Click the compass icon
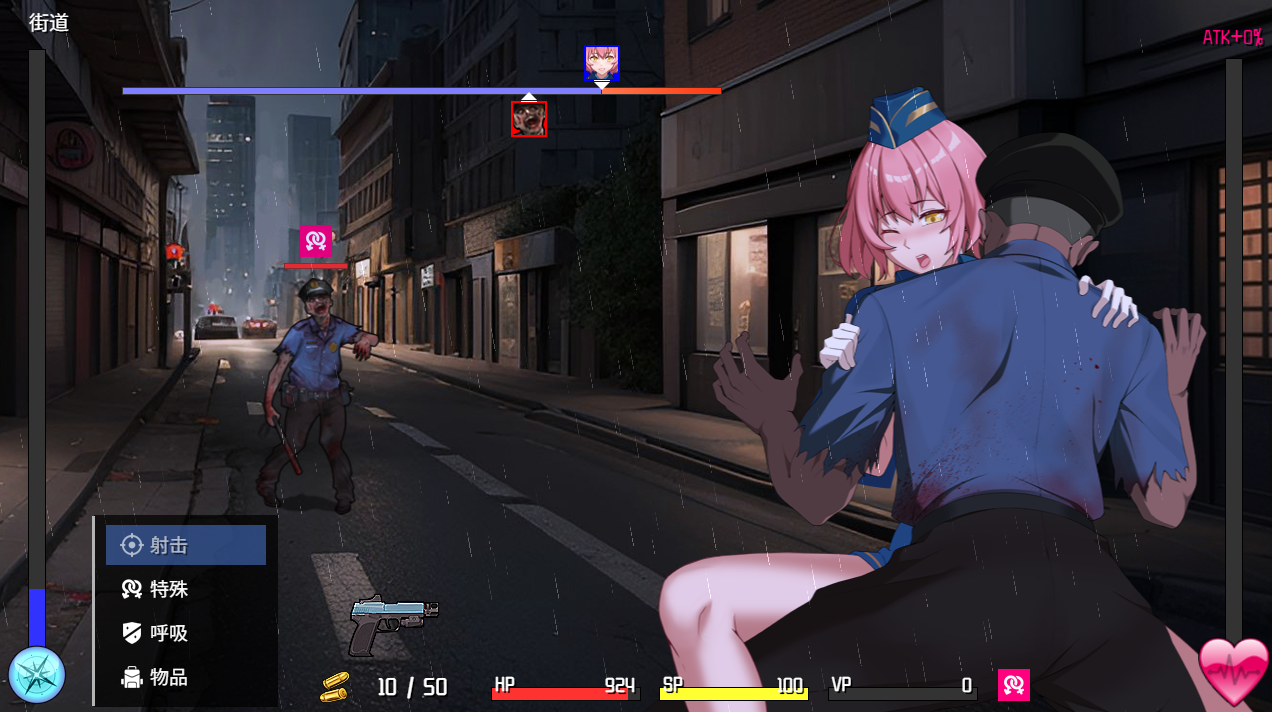Image resolution: width=1272 pixels, height=712 pixels. [x=37, y=675]
